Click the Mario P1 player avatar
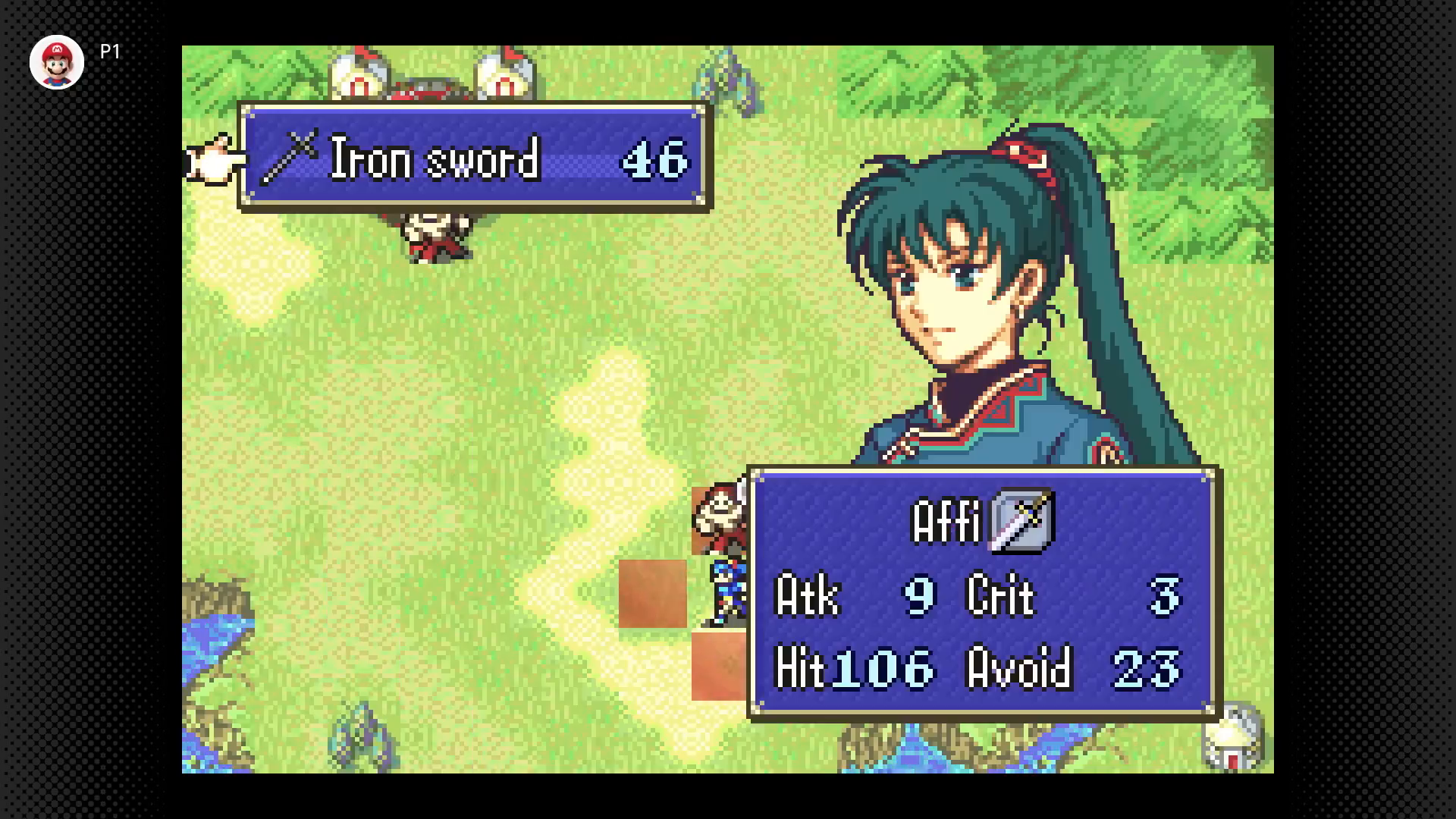Screen dimensions: 1456x819 click(57, 62)
